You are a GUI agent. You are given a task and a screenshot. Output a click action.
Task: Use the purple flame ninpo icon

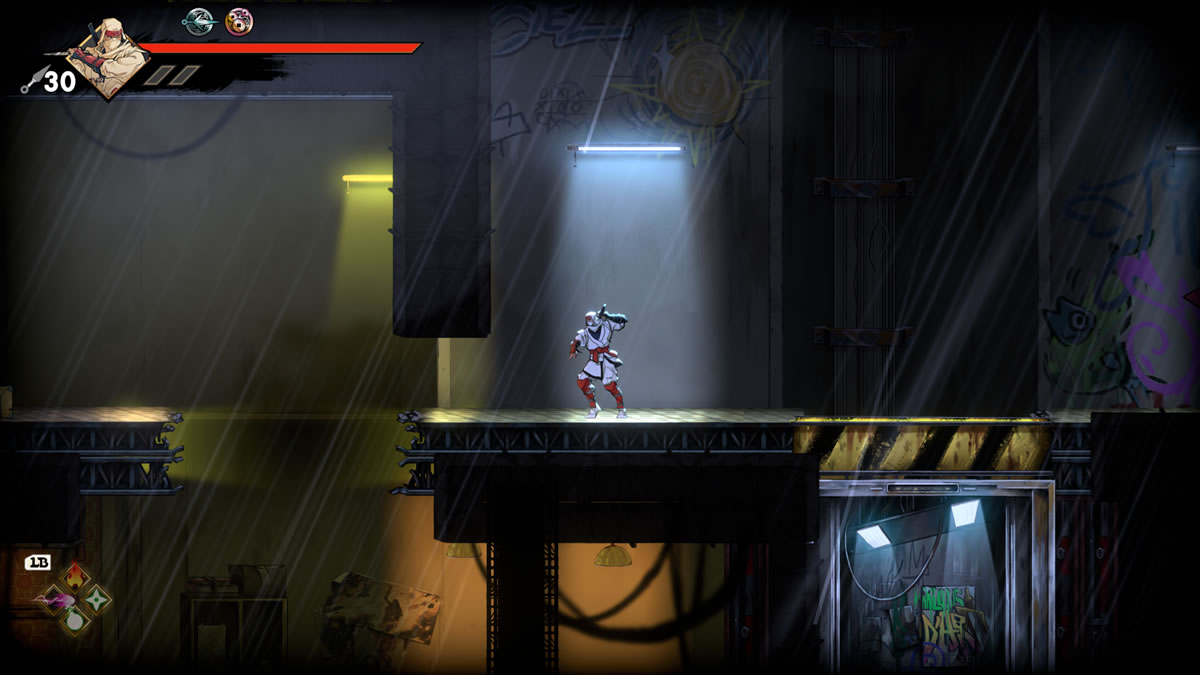pos(52,599)
